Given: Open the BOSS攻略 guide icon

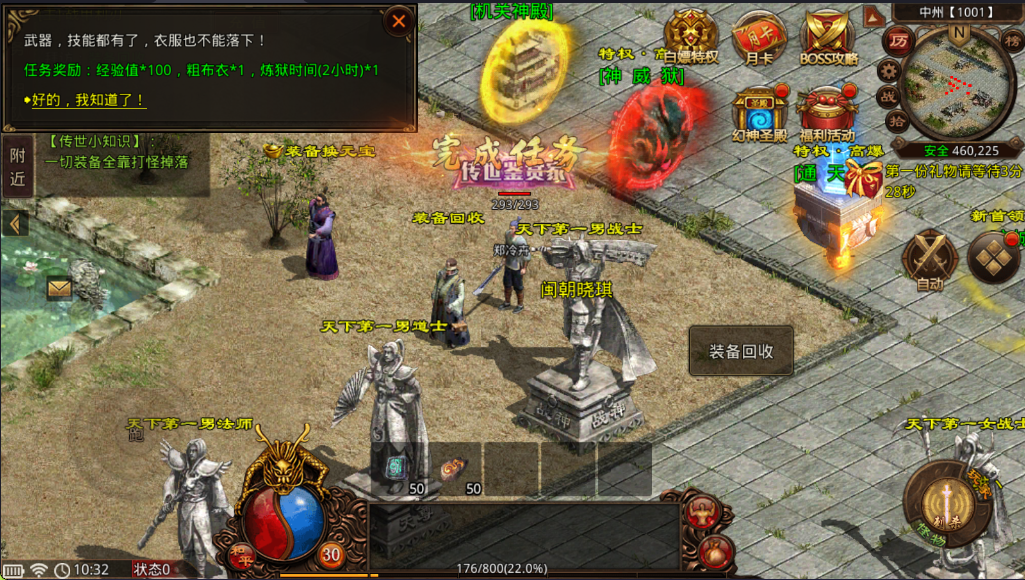Looking at the screenshot, I should coord(828,36).
